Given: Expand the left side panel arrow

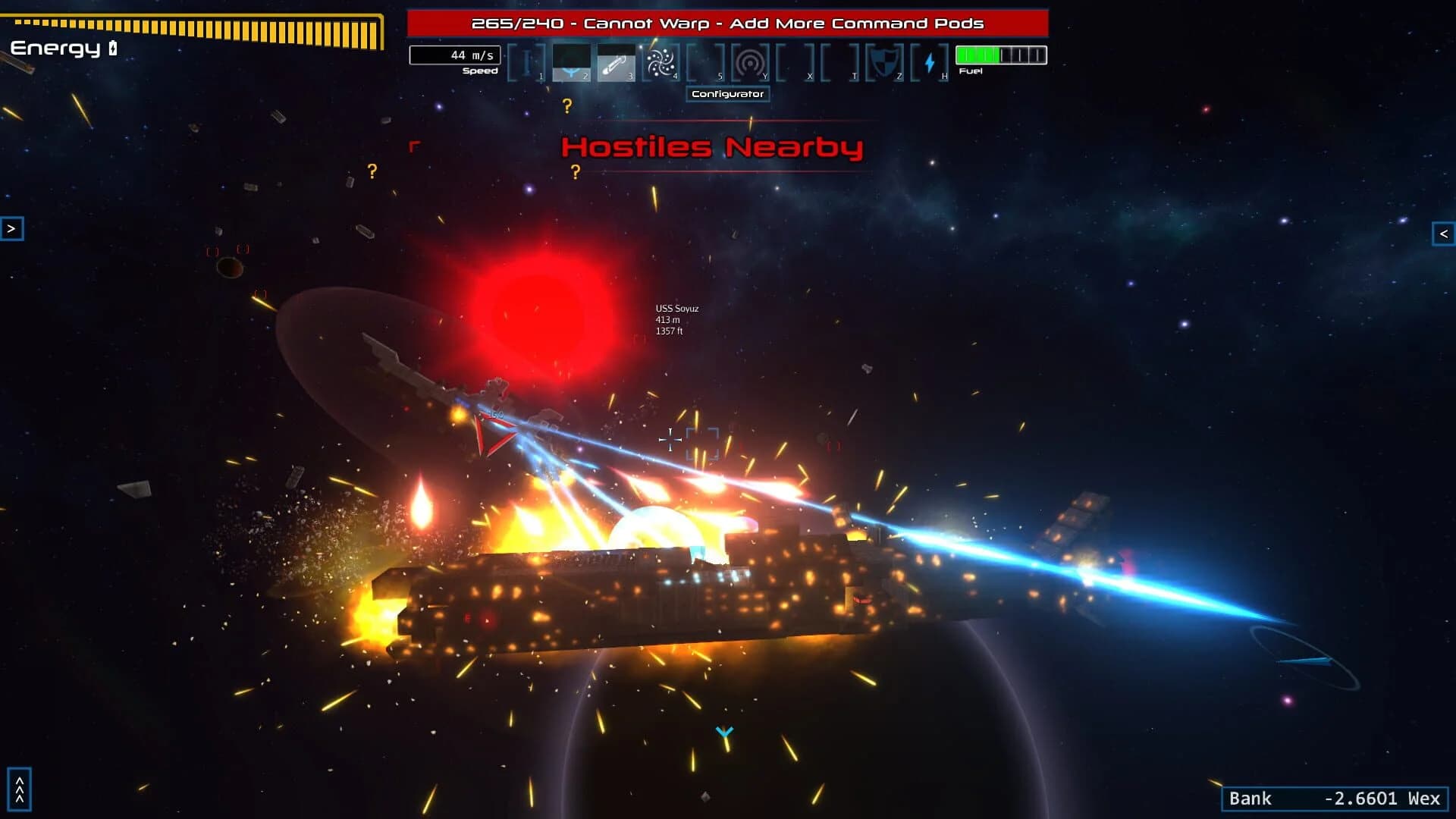Looking at the screenshot, I should [12, 229].
